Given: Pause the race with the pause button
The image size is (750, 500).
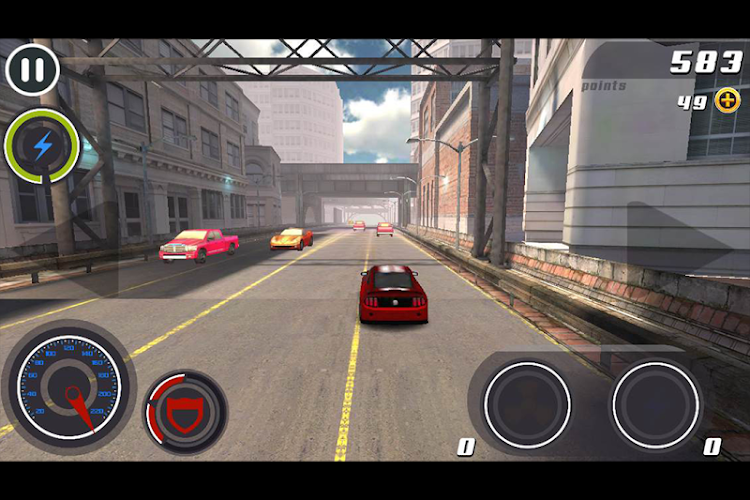Looking at the screenshot, I should [32, 69].
